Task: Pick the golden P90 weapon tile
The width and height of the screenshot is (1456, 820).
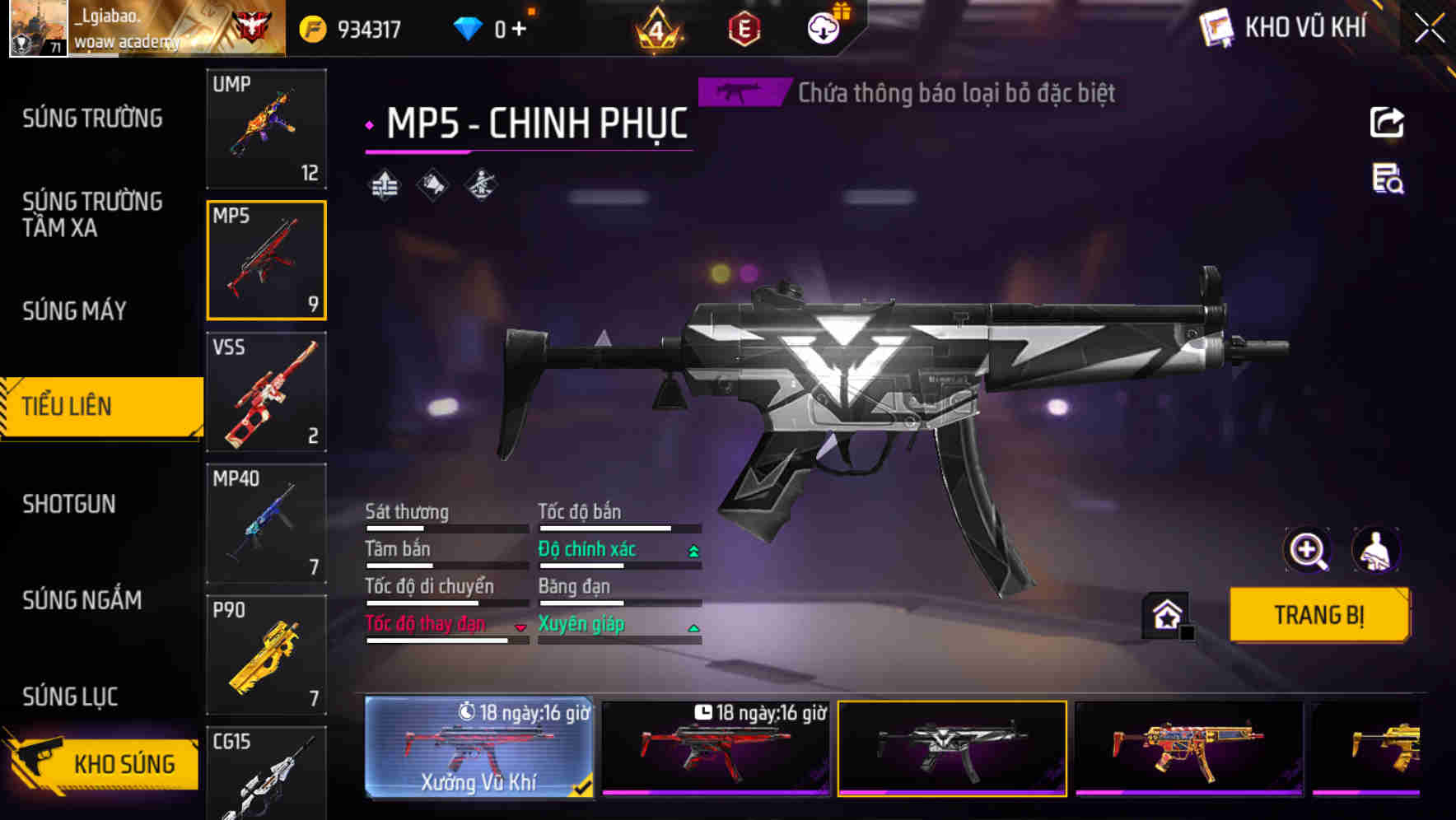Action: pos(266,655)
